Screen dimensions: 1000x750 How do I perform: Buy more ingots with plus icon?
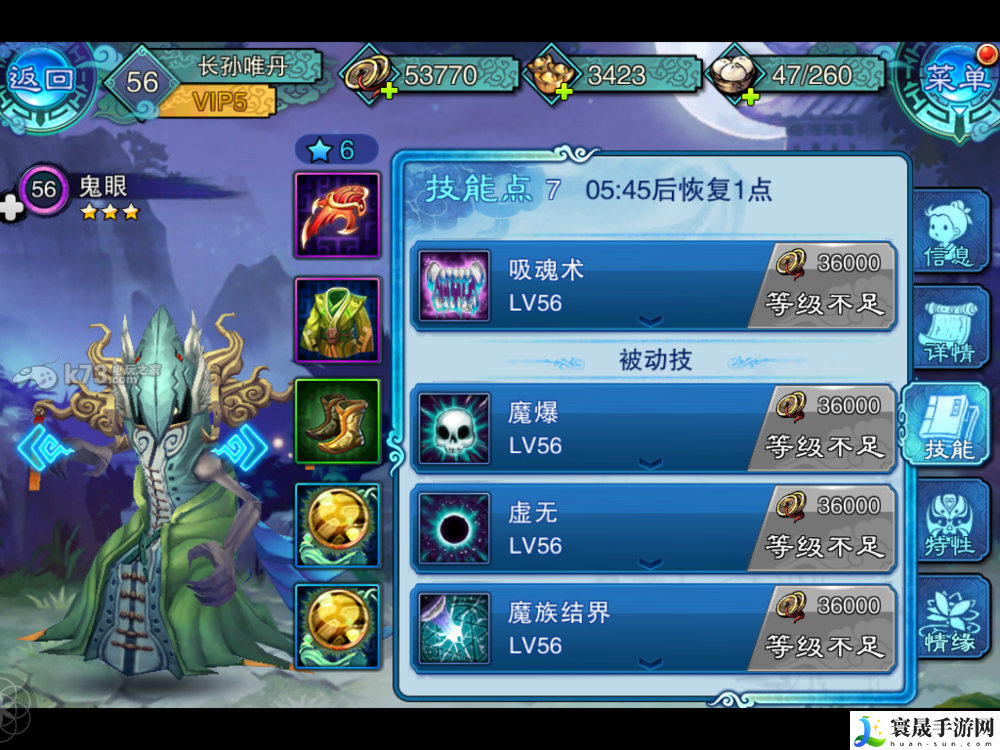(x=564, y=92)
